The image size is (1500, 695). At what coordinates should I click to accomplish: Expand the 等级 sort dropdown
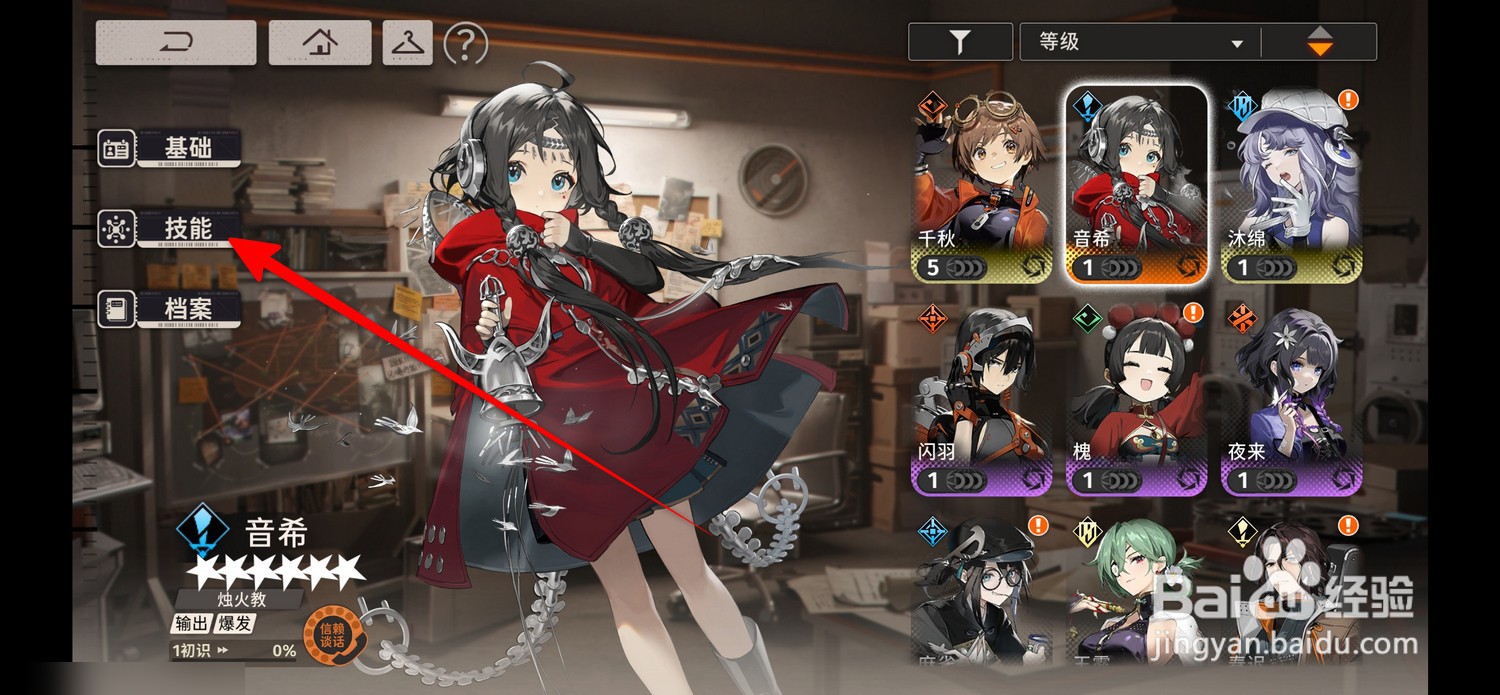(x=1140, y=42)
